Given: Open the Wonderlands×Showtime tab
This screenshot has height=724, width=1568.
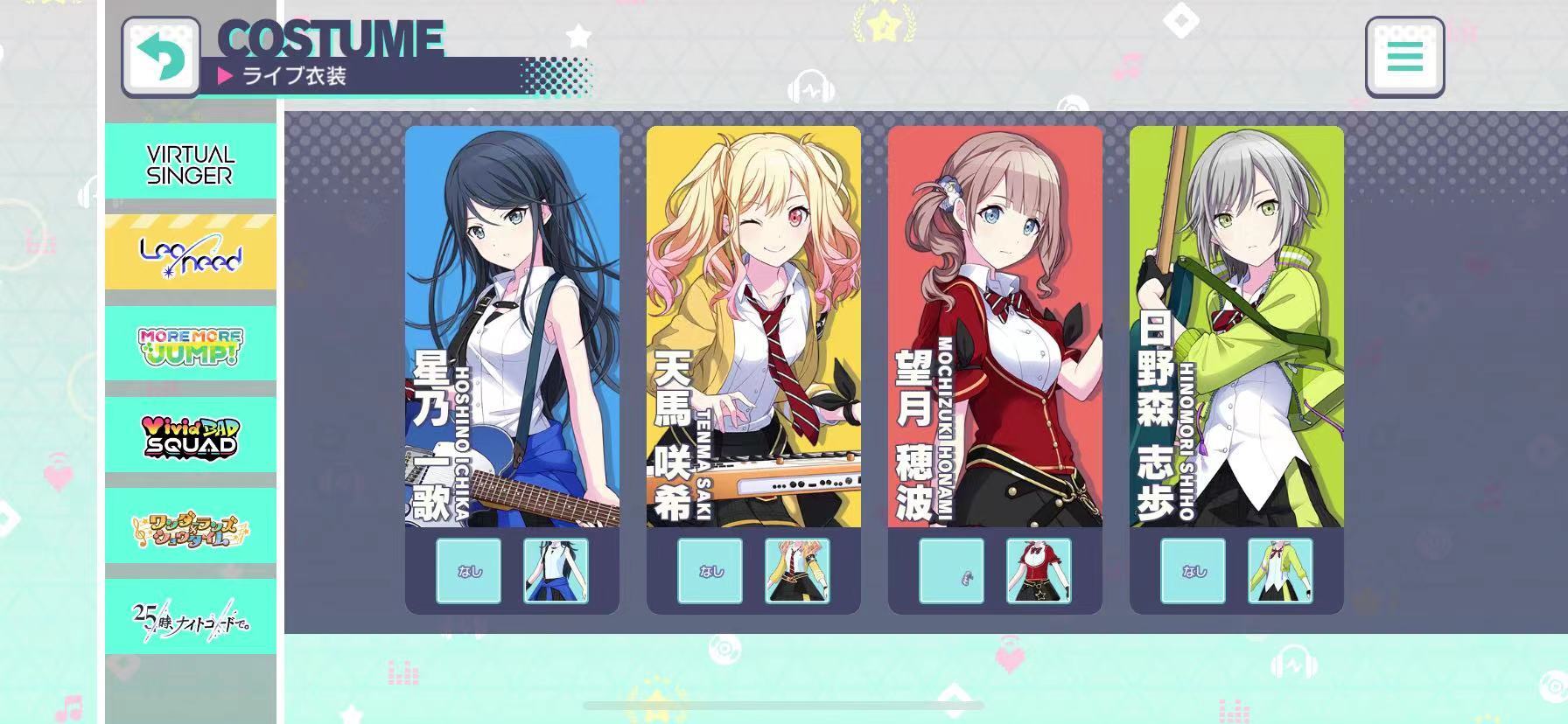Looking at the screenshot, I should click(x=191, y=526).
